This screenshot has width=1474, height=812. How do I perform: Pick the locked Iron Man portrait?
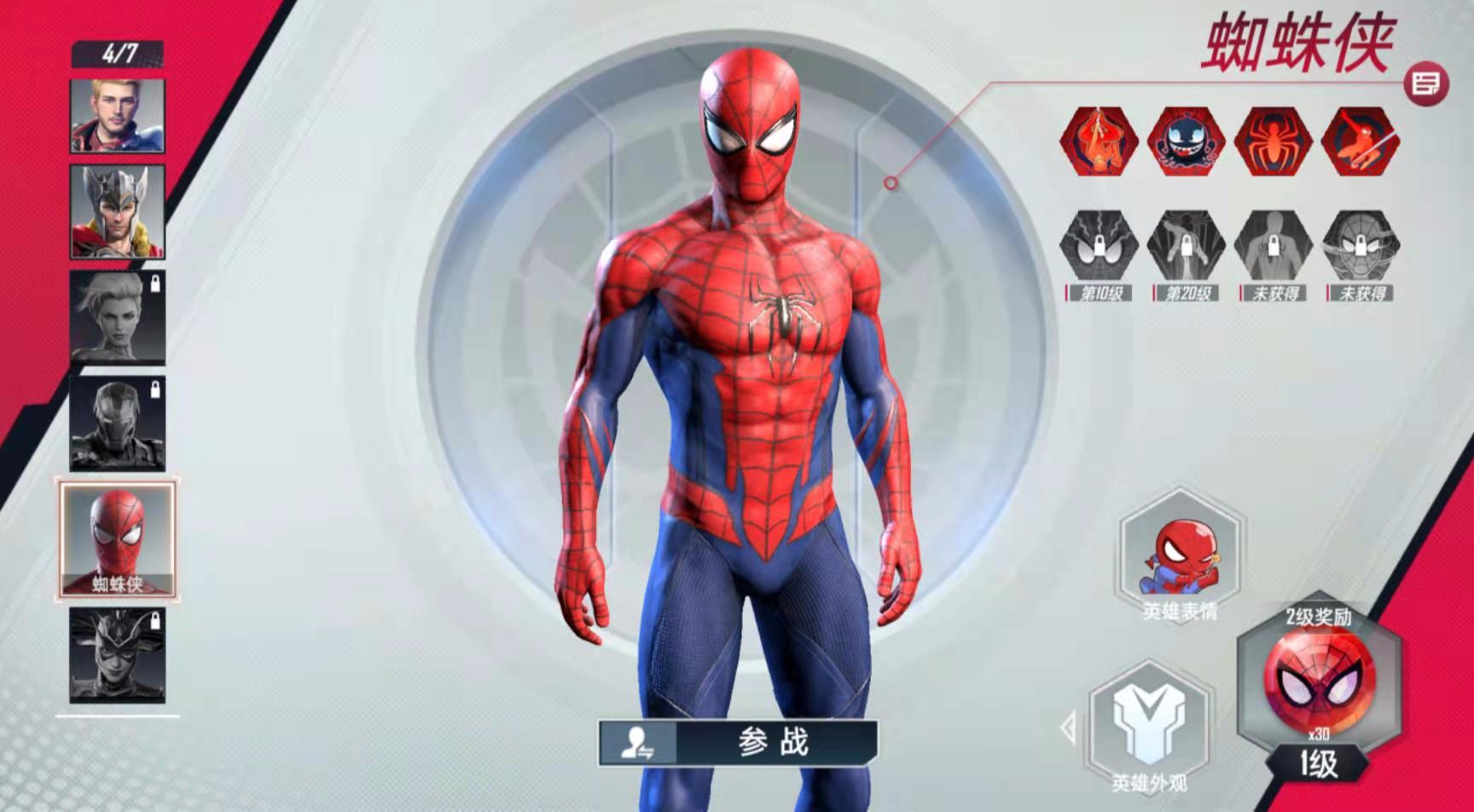(118, 423)
